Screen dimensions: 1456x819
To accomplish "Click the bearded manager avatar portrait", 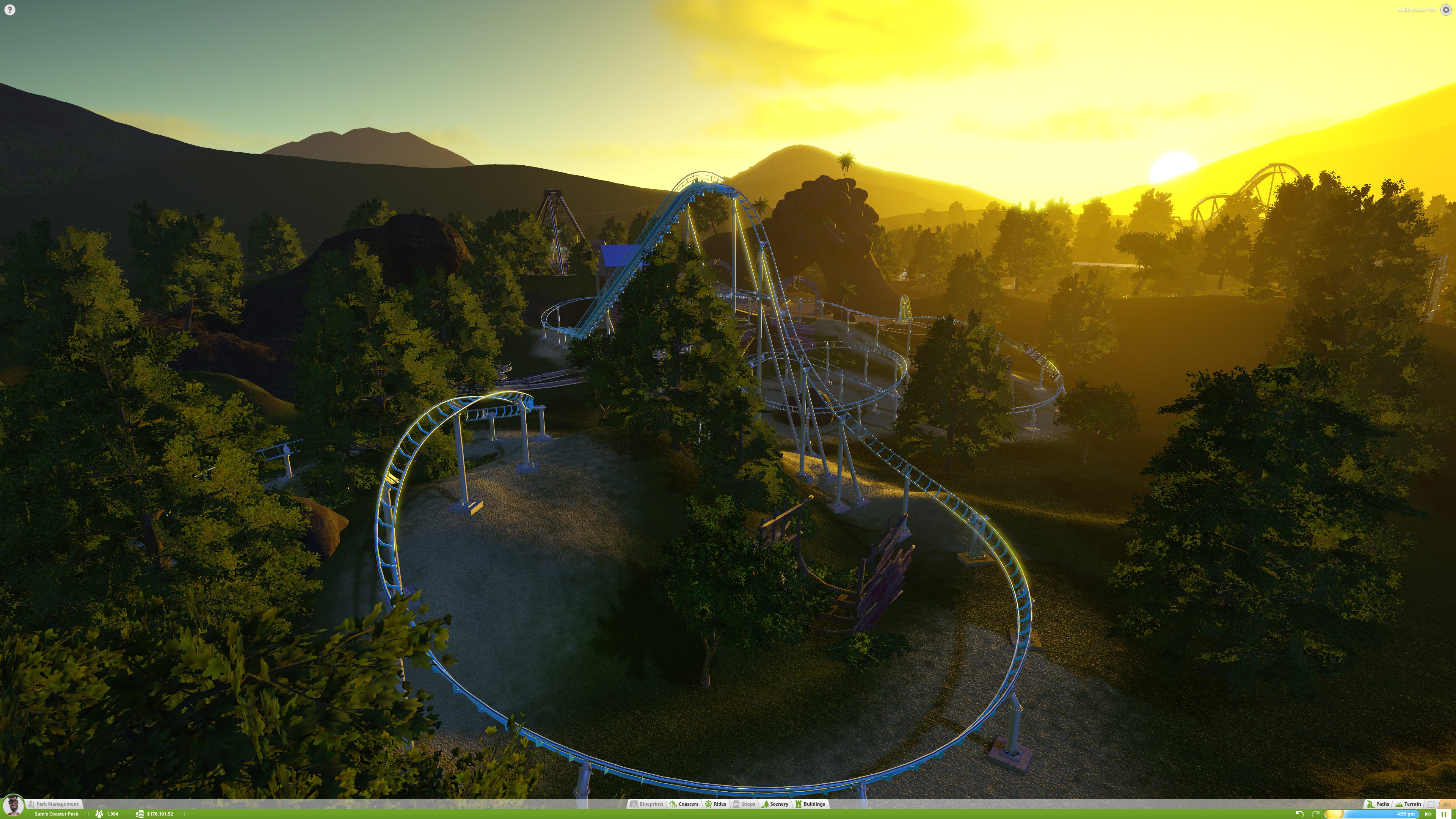I will pos(13,806).
